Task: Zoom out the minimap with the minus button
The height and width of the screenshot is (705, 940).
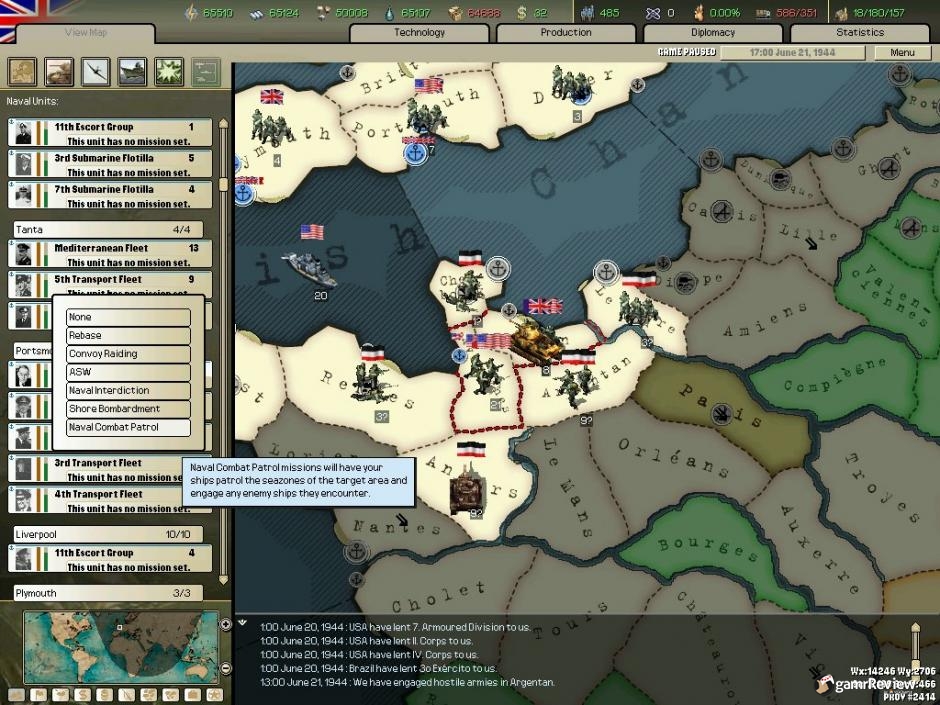Action: pyautogui.click(x=226, y=667)
